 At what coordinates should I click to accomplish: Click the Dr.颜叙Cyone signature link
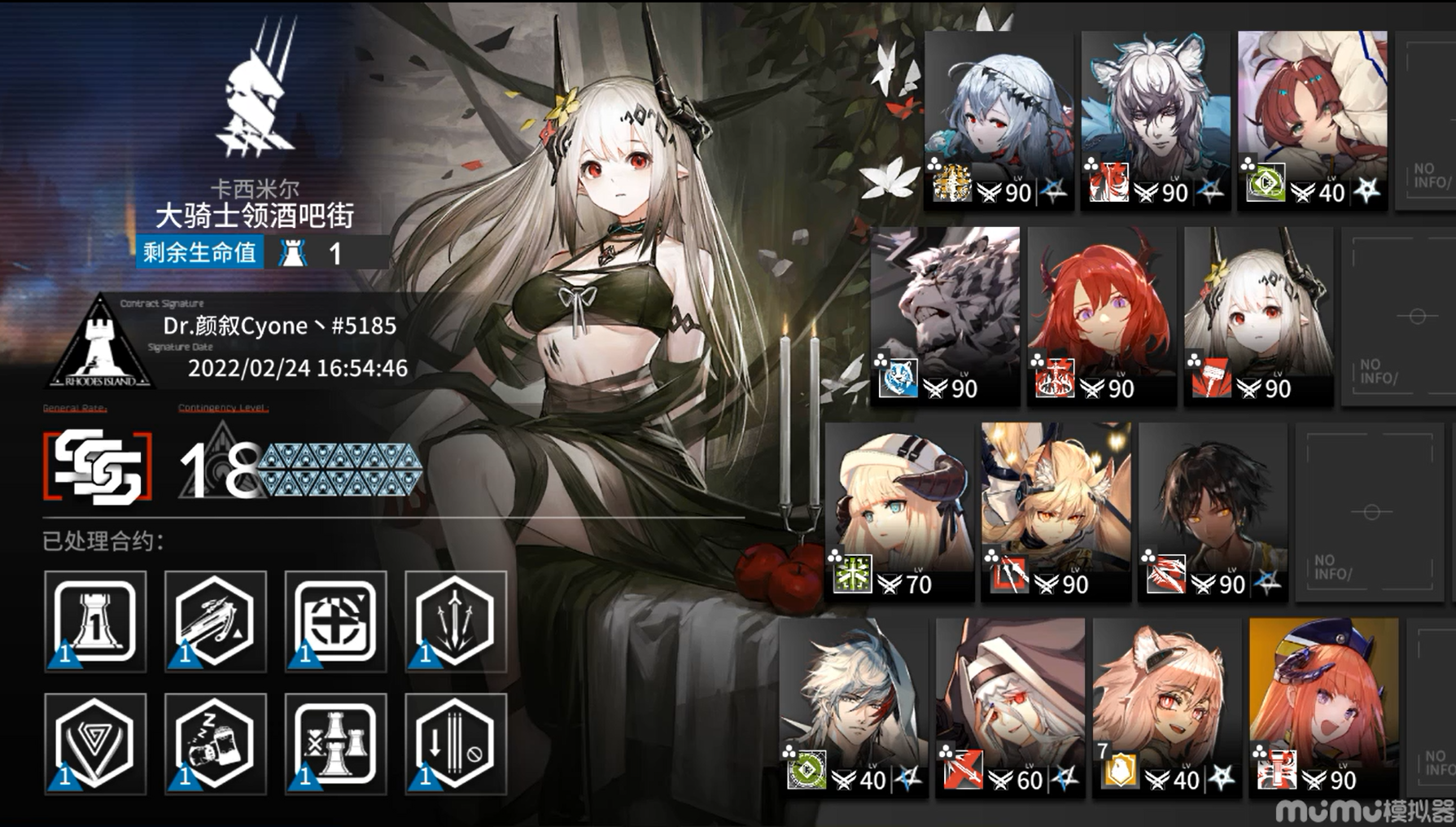pos(277,326)
